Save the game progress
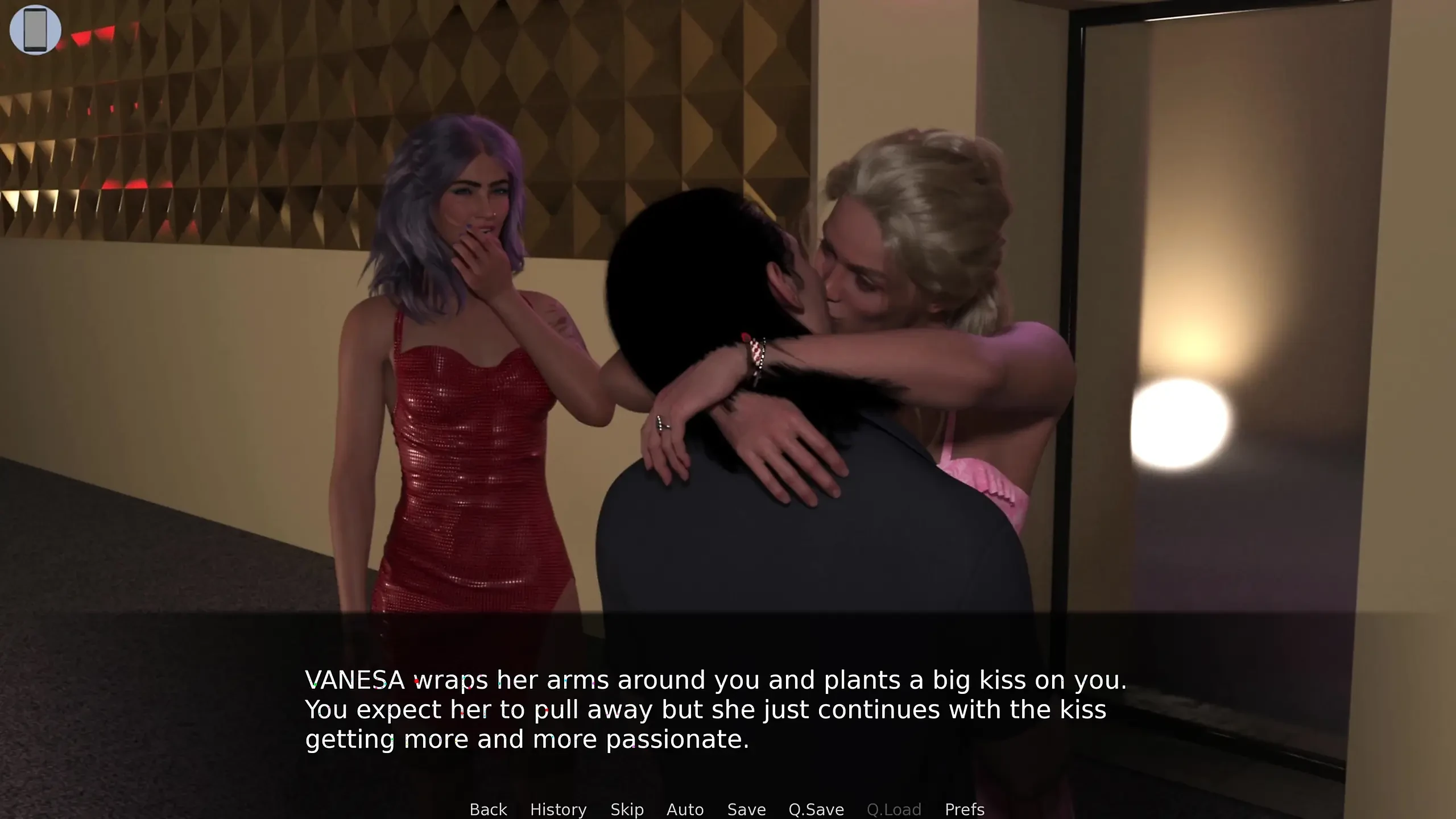 (747, 809)
